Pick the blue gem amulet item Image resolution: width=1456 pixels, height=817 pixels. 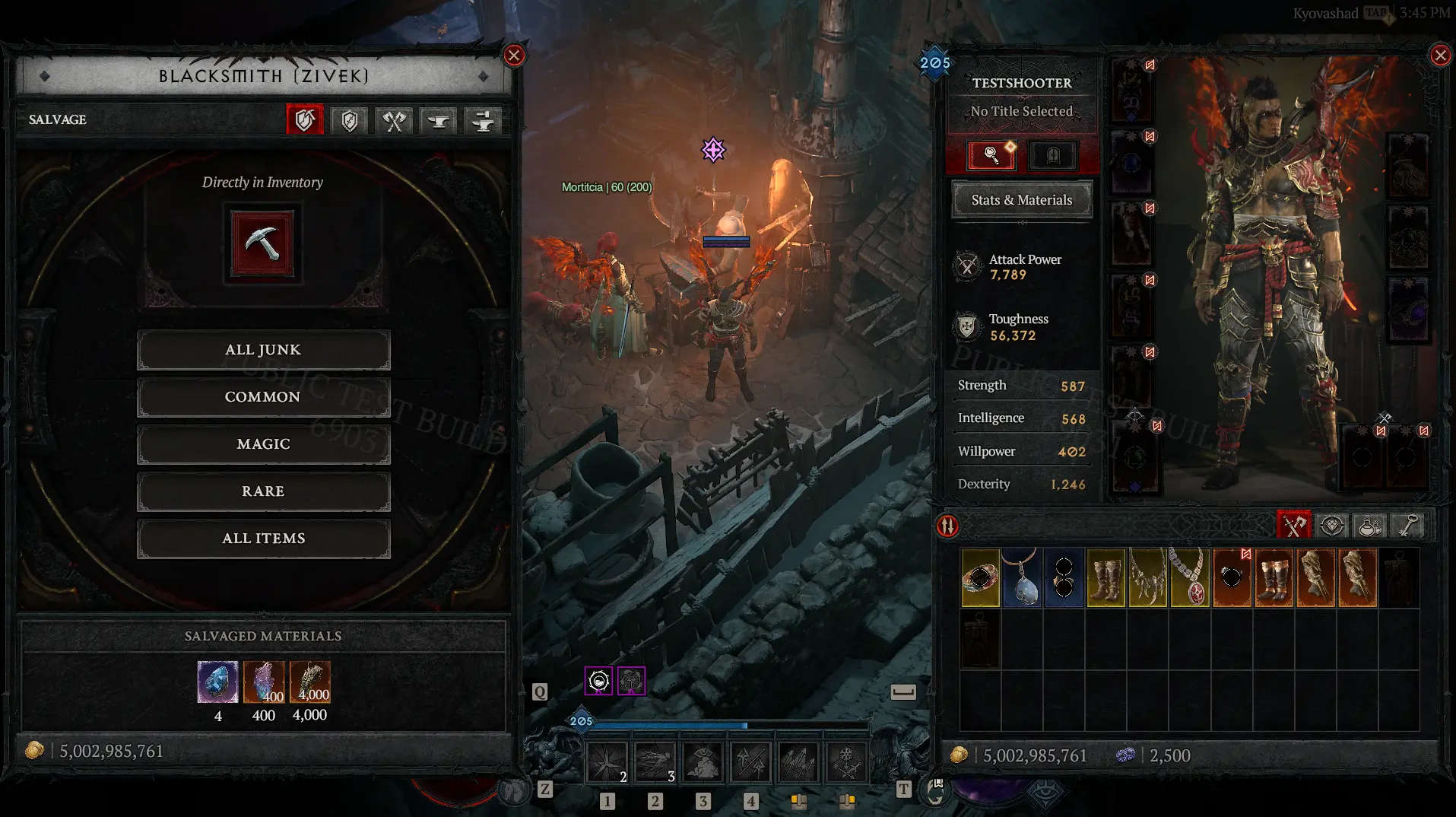(x=1022, y=578)
